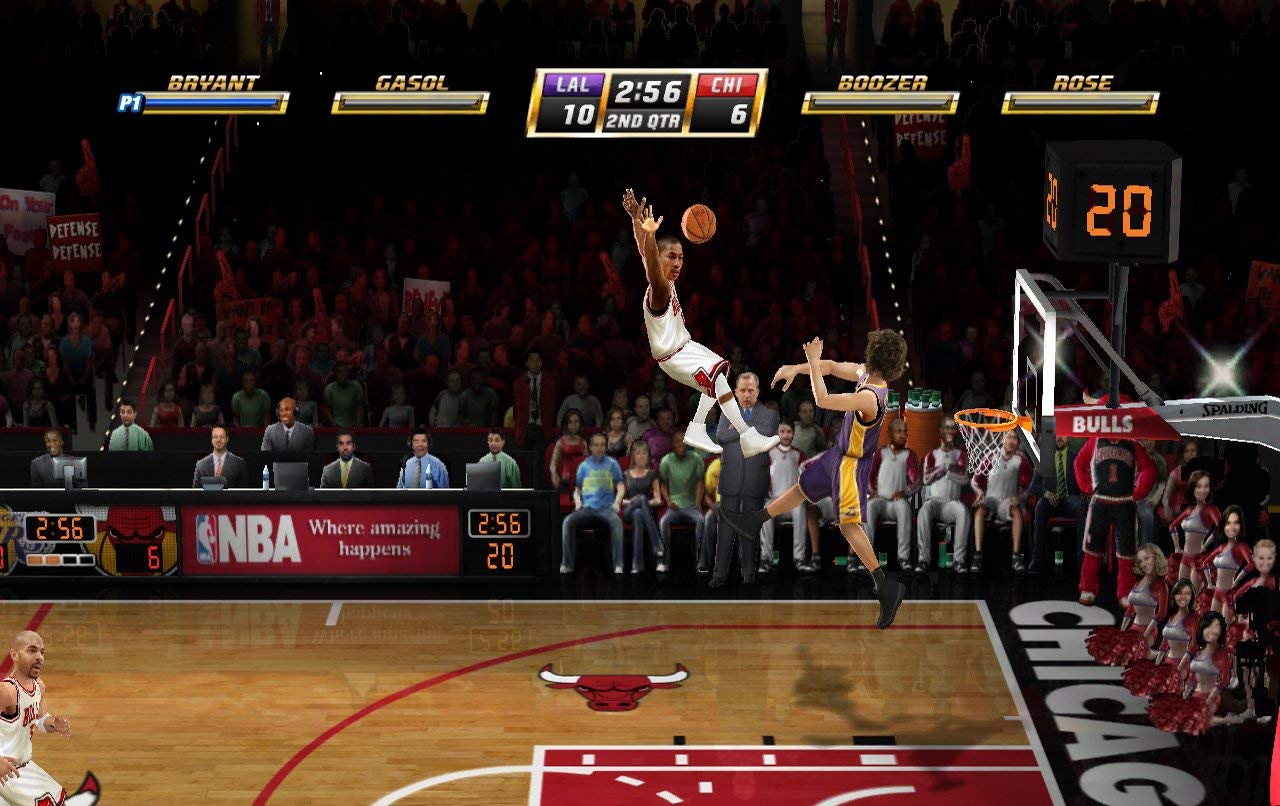Expand the 2ND QTR label on the scoreboard
The height and width of the screenshot is (806, 1280).
point(642,120)
